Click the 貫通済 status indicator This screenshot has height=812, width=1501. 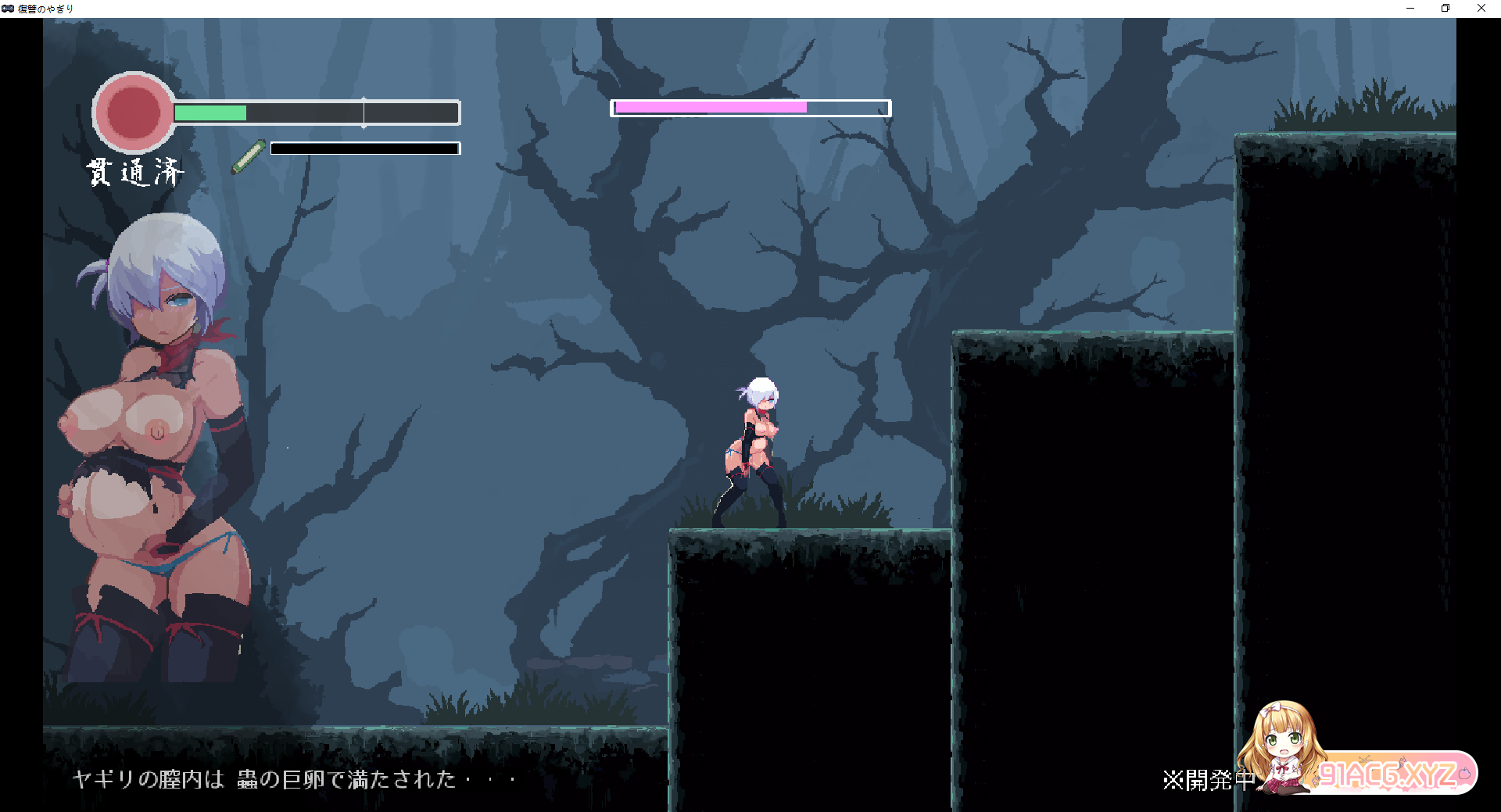(x=137, y=170)
